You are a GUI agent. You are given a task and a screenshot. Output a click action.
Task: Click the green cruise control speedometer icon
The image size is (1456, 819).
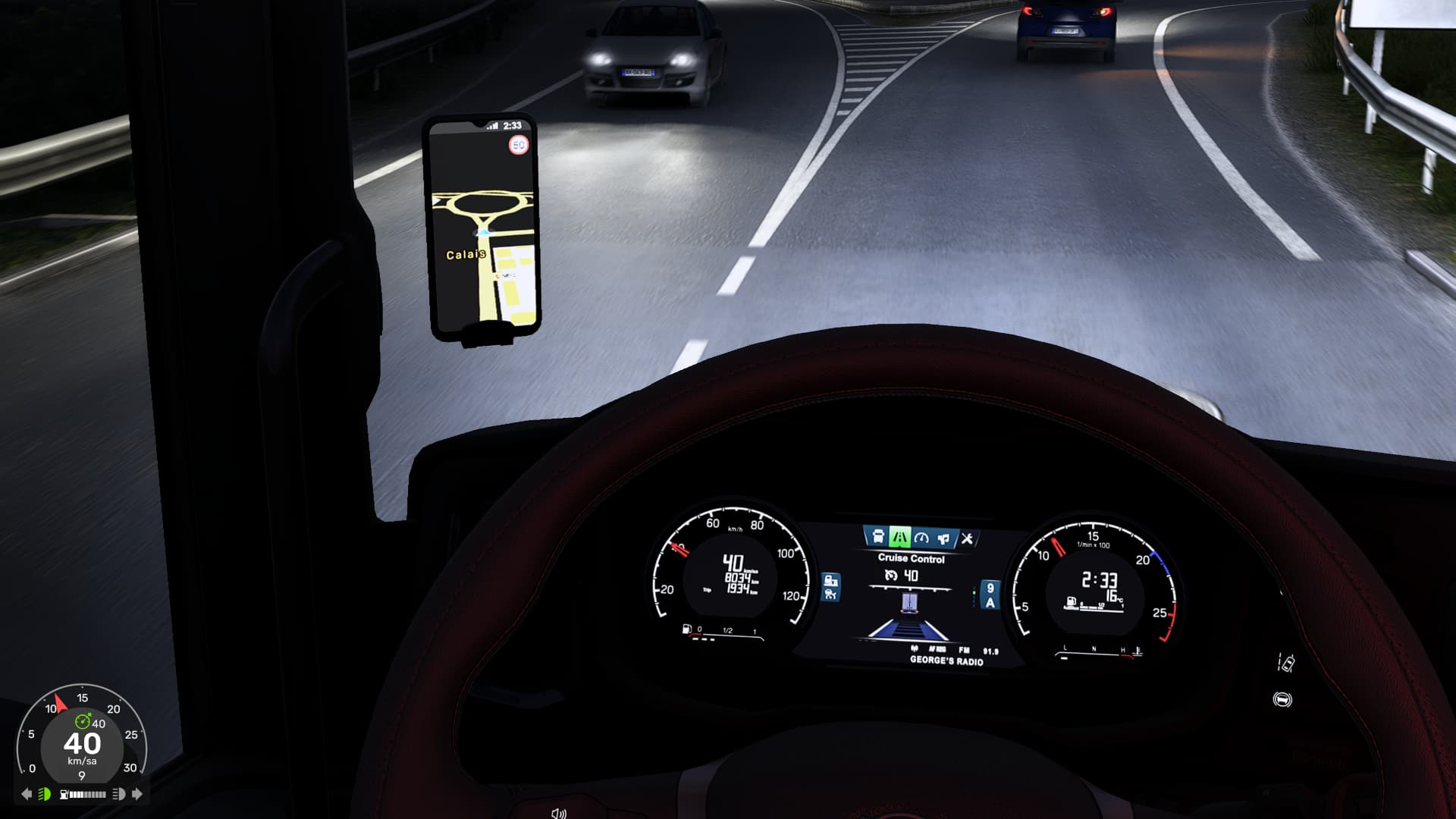click(x=83, y=721)
